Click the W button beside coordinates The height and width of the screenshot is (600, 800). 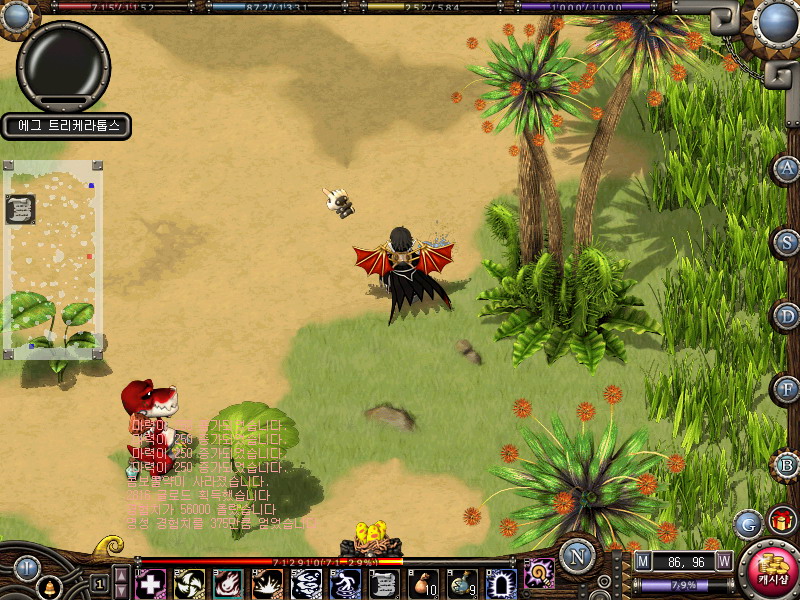click(x=723, y=561)
